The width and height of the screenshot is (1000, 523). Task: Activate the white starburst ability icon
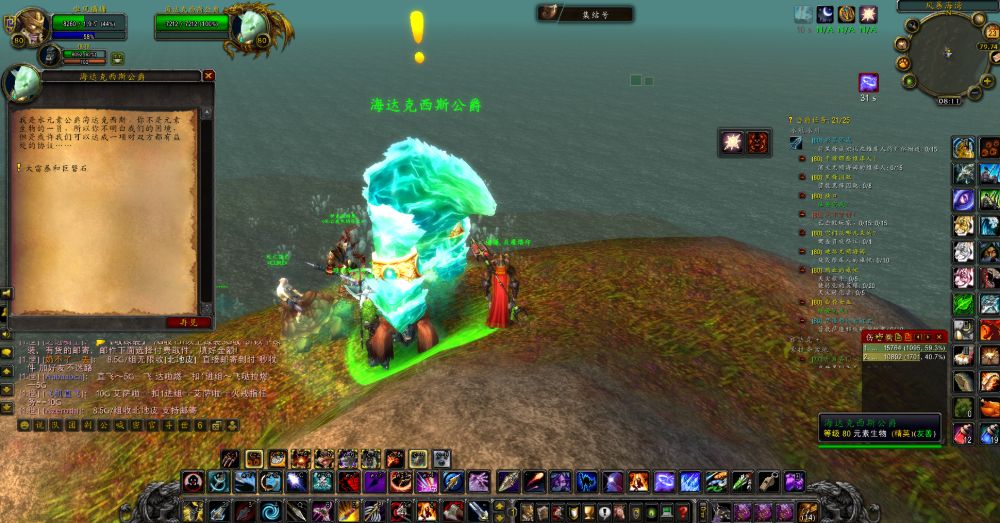[x=731, y=142]
